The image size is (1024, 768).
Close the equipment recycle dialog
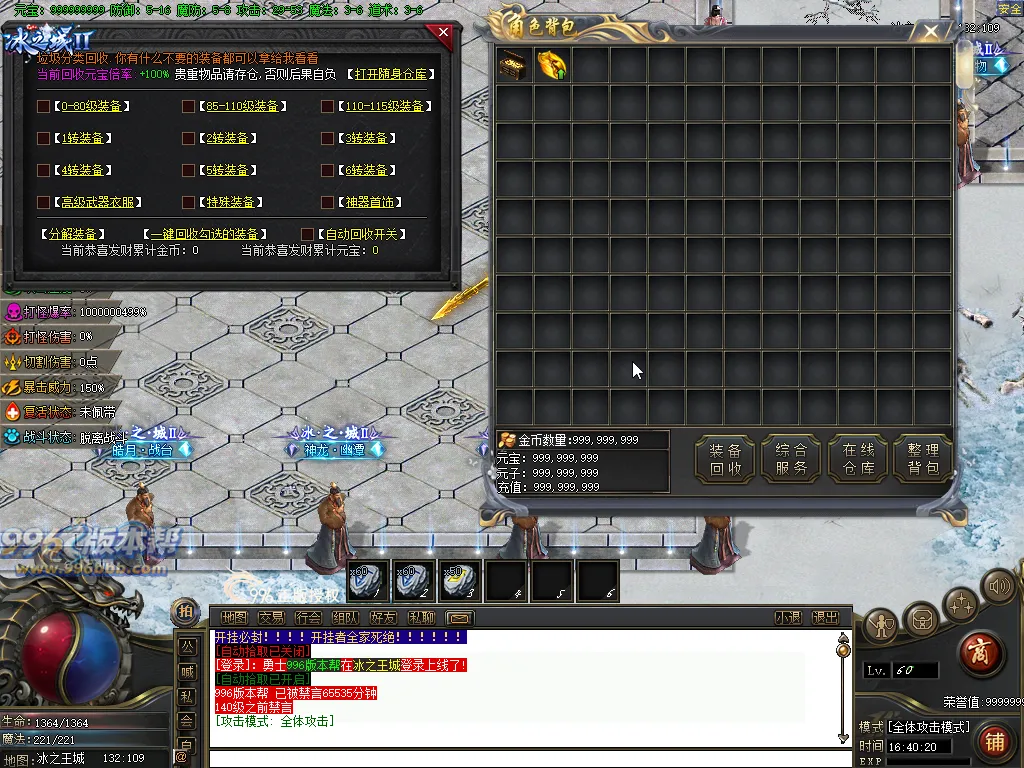click(443, 34)
